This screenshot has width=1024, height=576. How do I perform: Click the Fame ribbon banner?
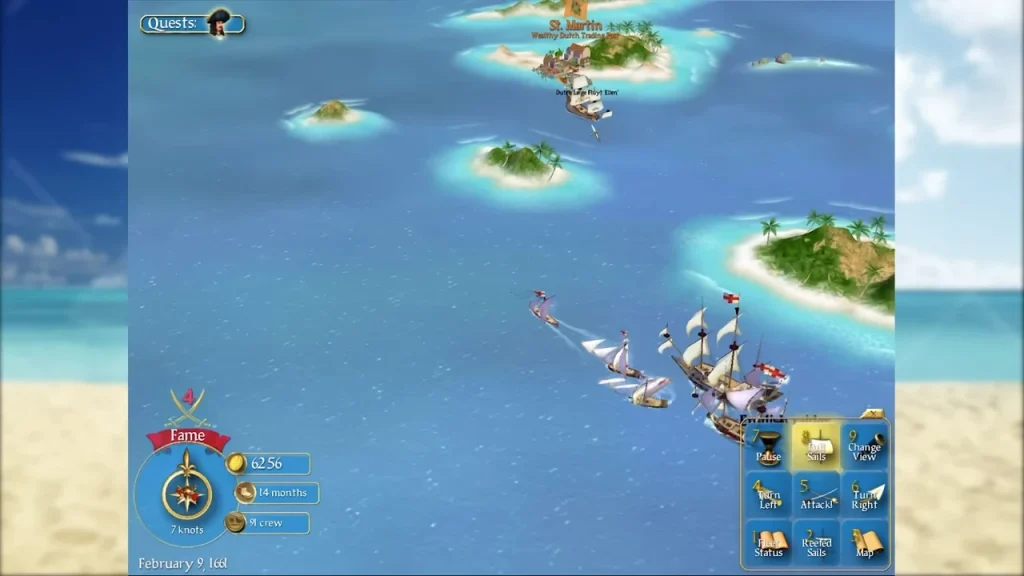(188, 436)
